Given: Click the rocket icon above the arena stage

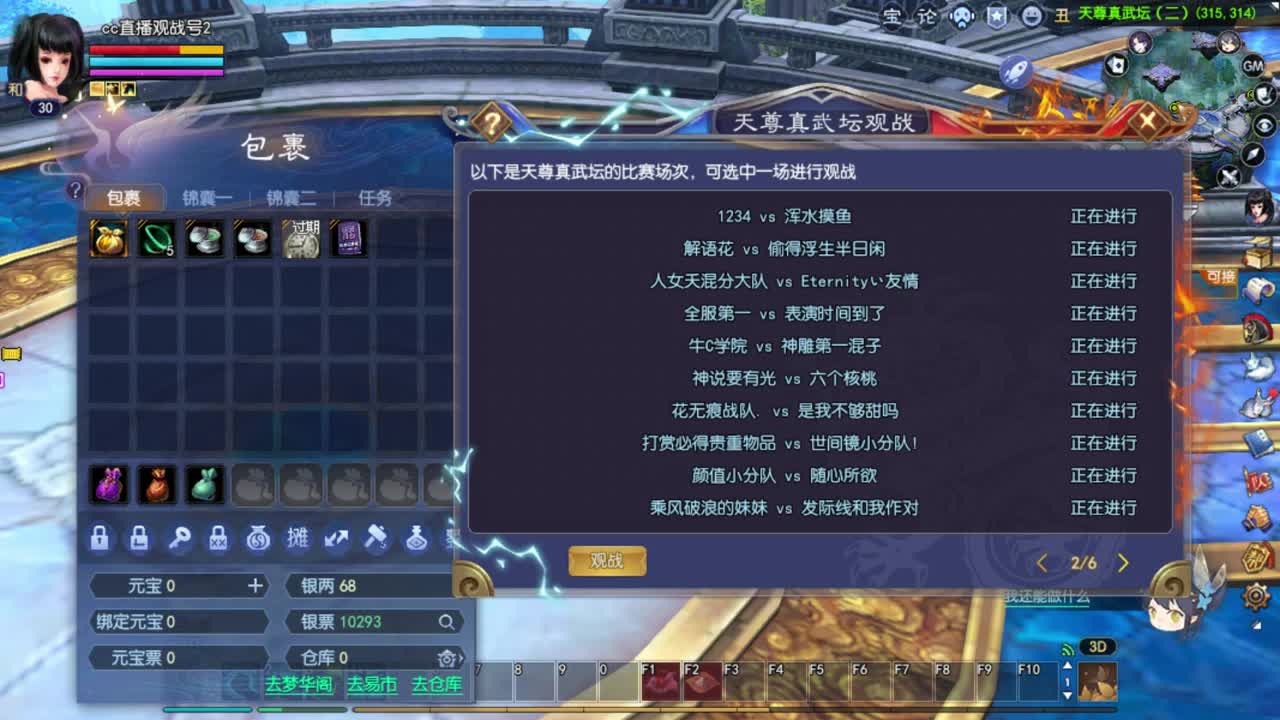Looking at the screenshot, I should pos(1015,70).
